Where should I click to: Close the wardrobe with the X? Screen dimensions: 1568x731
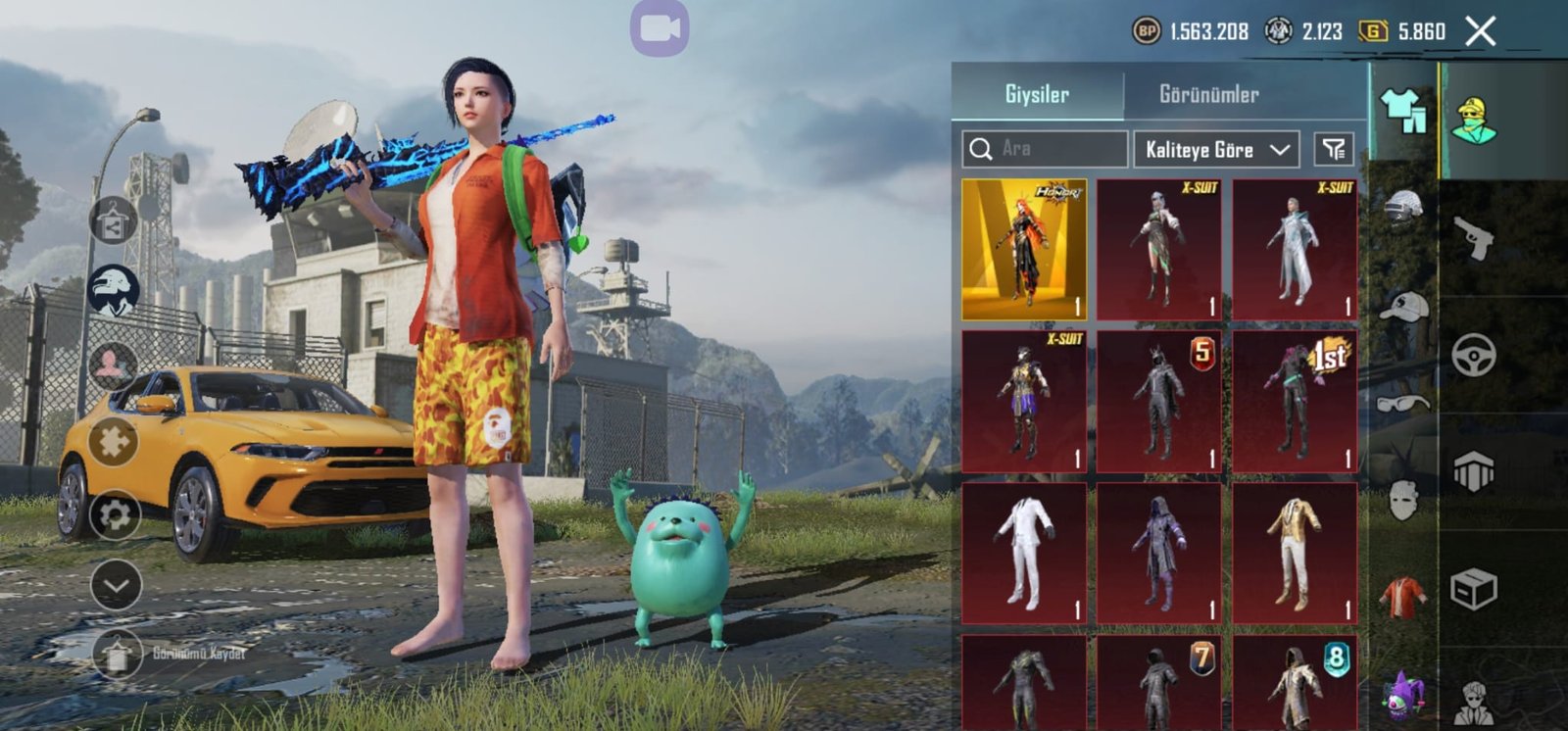click(1480, 31)
